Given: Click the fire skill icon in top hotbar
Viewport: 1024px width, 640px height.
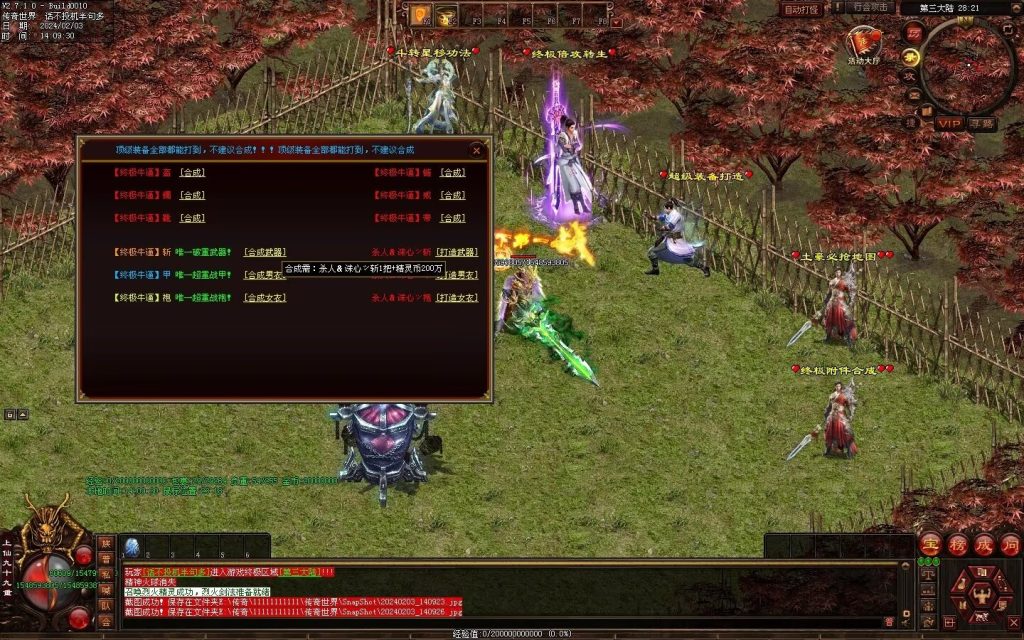Looking at the screenshot, I should tap(419, 15).
